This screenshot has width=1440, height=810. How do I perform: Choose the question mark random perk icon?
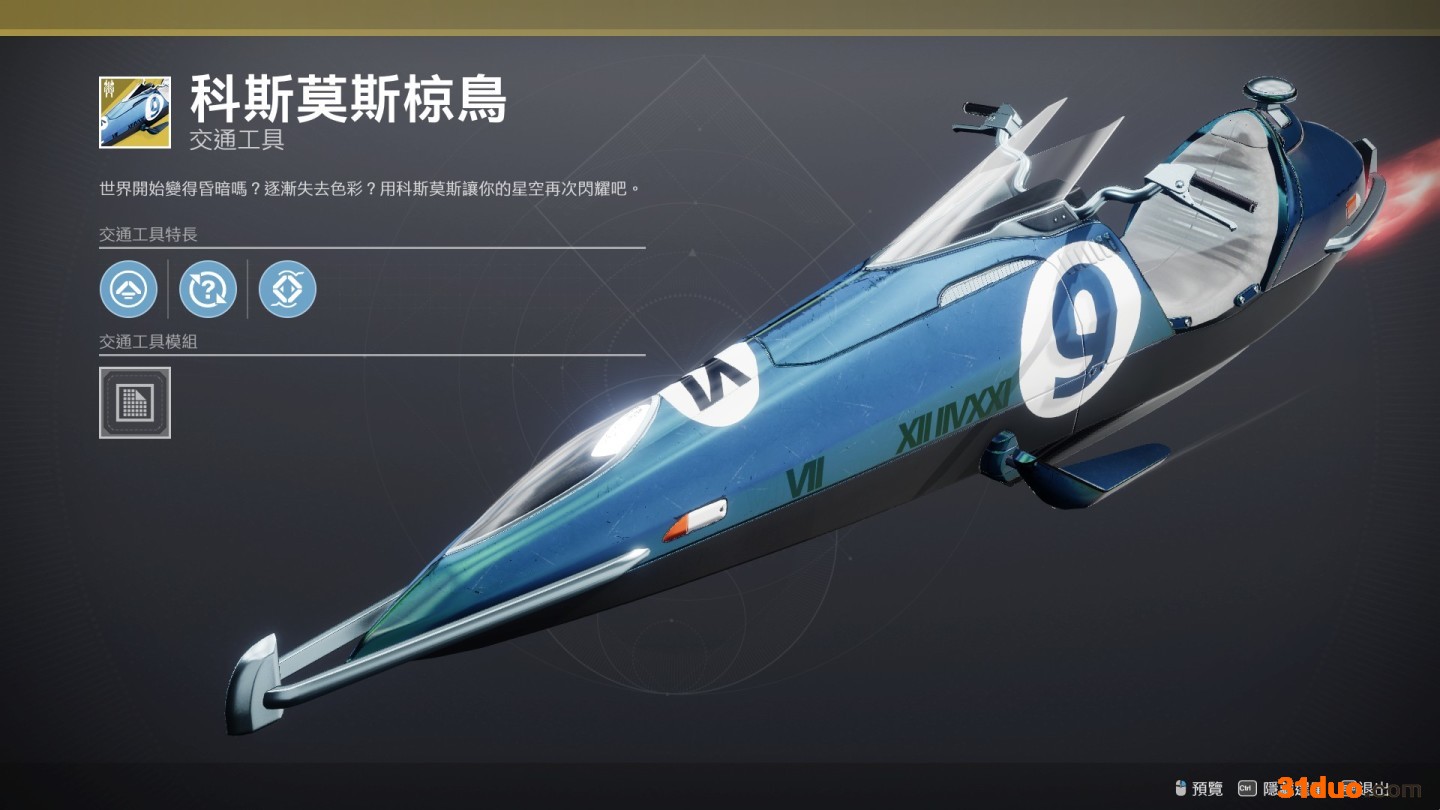(208, 289)
